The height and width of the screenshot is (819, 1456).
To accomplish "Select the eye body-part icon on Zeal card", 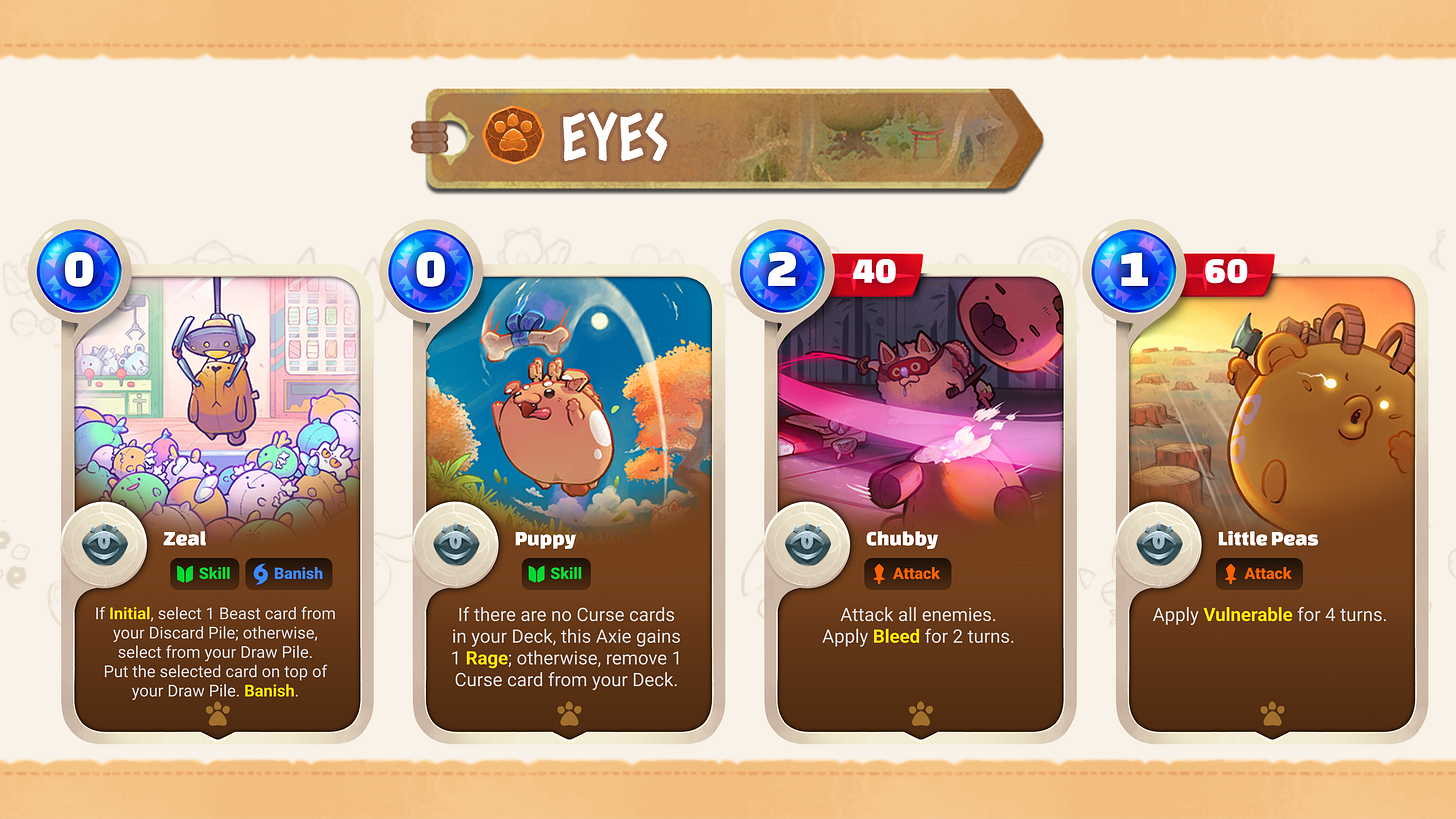I will coord(106,543).
